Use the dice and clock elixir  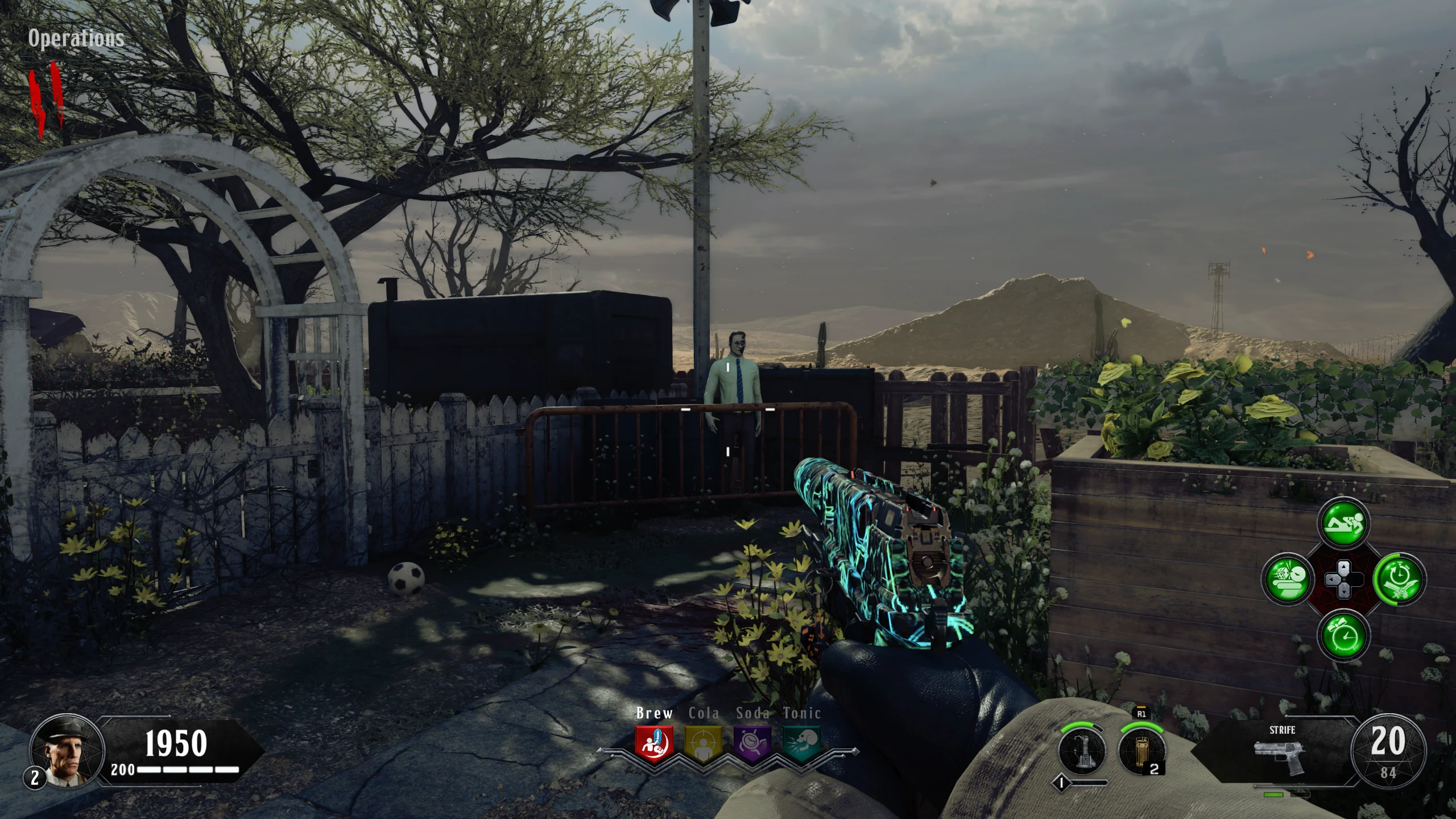[x=1287, y=580]
